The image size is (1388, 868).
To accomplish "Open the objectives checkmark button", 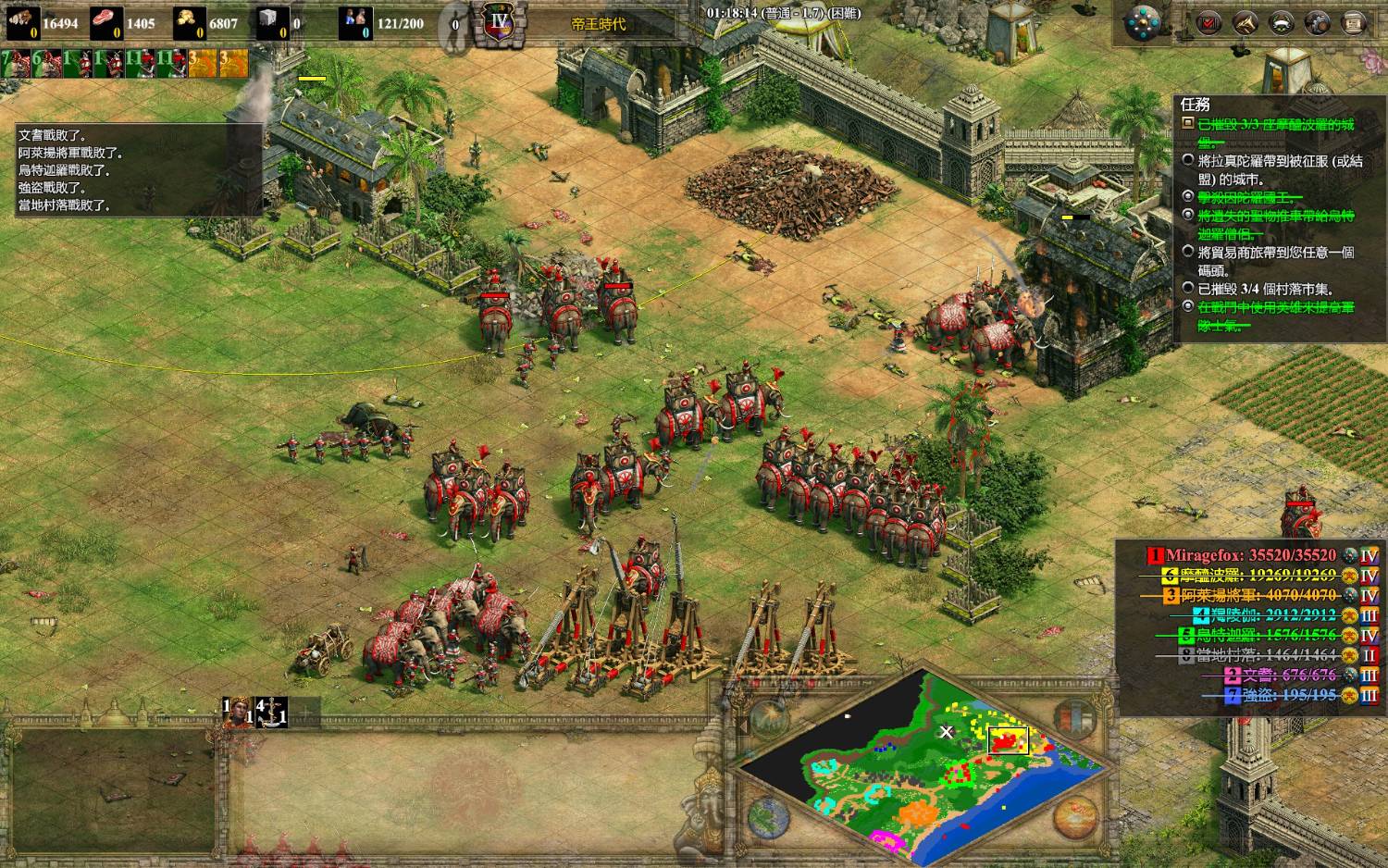I will point(1208,23).
